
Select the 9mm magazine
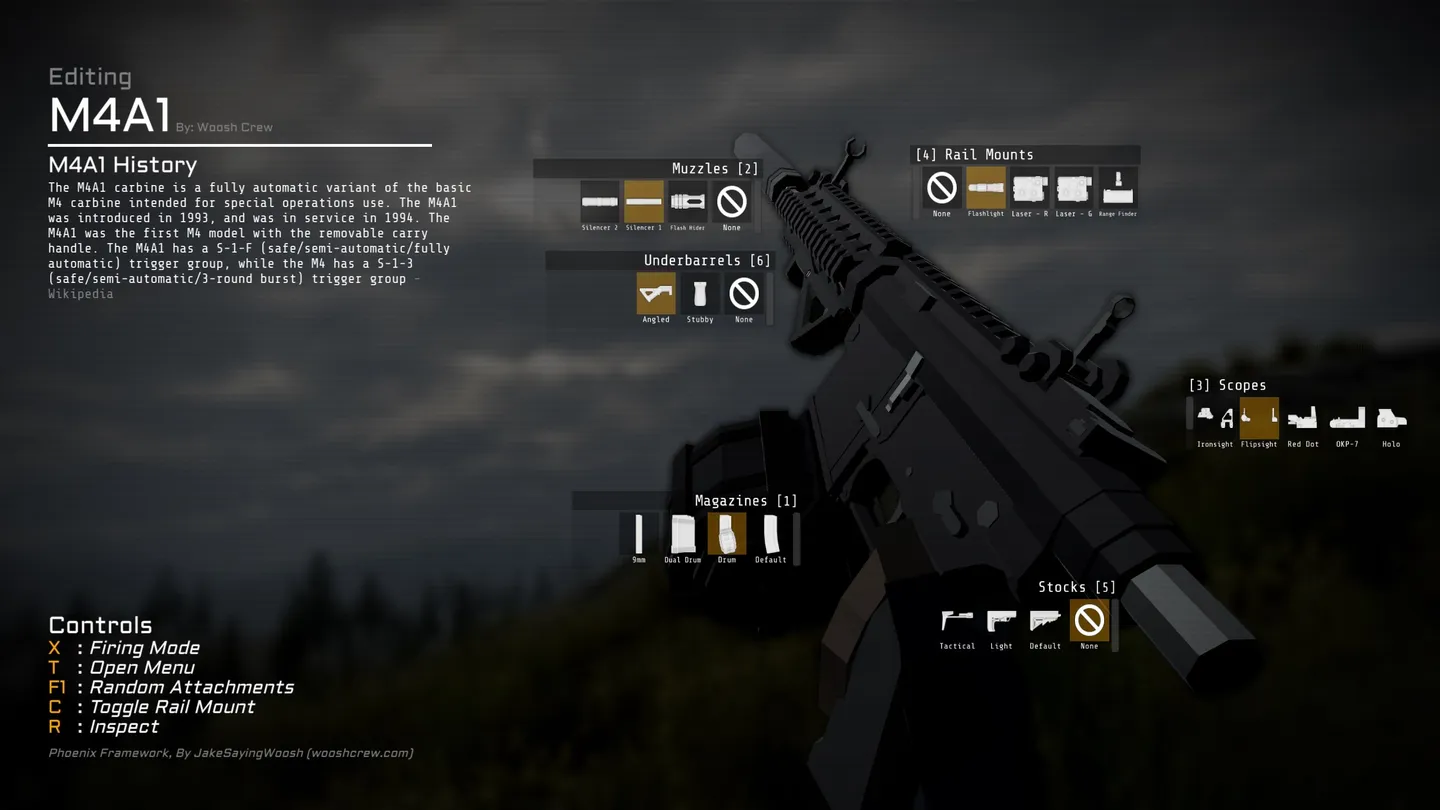639,534
